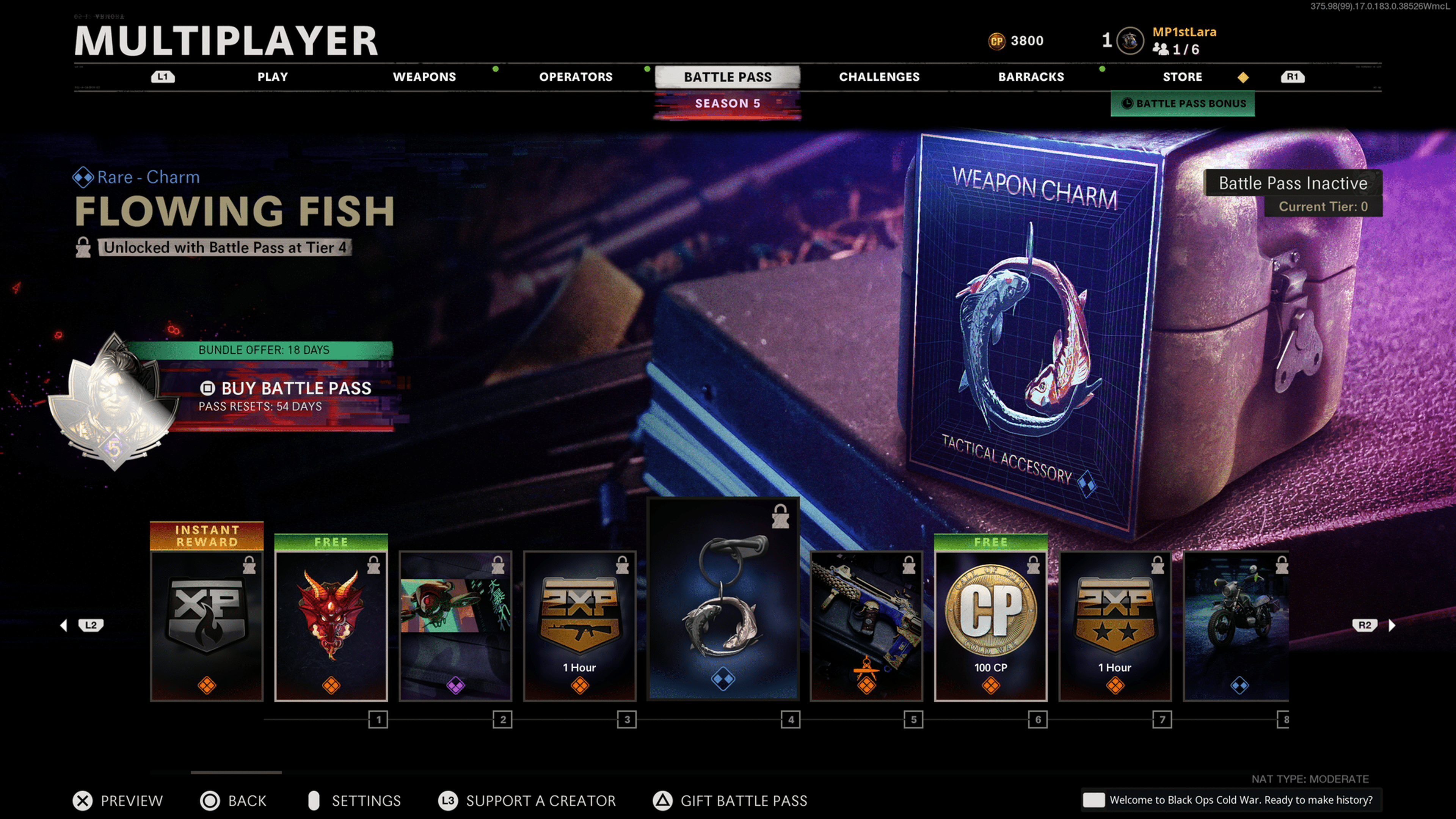The width and height of the screenshot is (1456, 819).
Task: Switch to the Barracks tab
Action: coord(1031,77)
